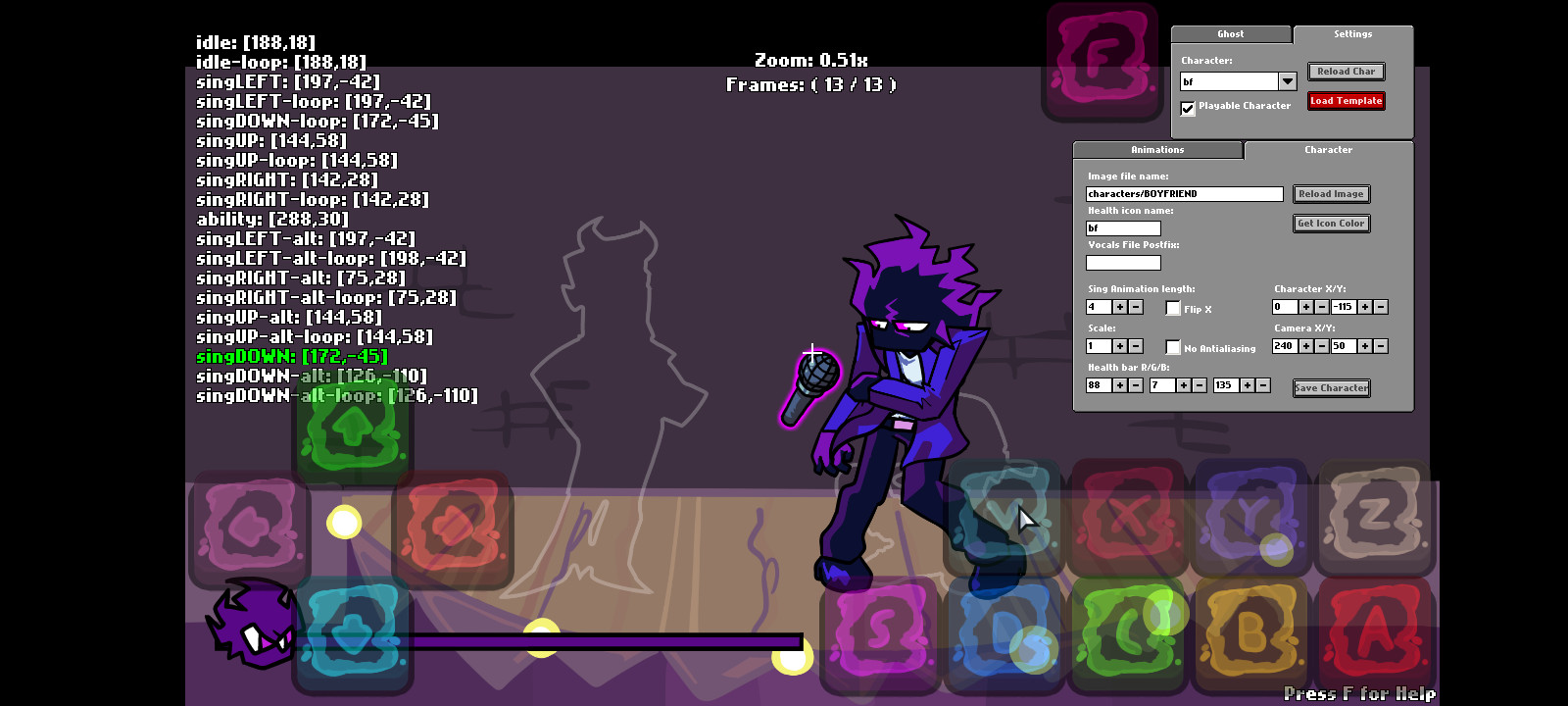Check the No Antialiasing option
Image resolution: width=1568 pixels, height=706 pixels.
tap(1173, 347)
